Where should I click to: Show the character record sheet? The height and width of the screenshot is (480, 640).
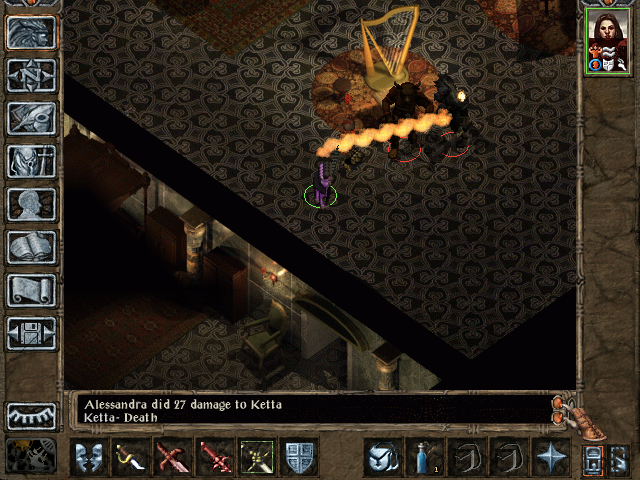(x=31, y=204)
